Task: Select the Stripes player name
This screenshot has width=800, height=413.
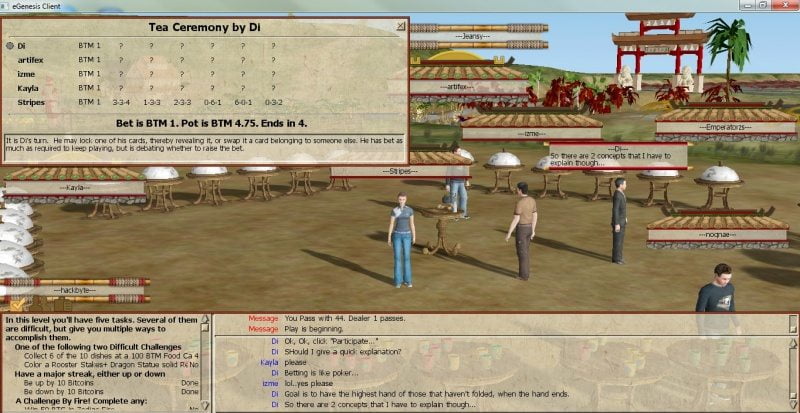Action: click(x=31, y=102)
